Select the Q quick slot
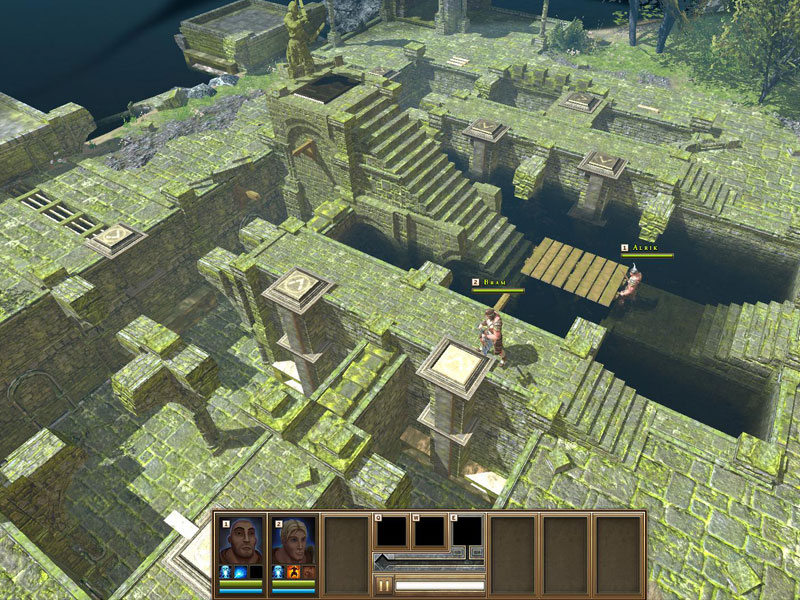 (x=389, y=532)
